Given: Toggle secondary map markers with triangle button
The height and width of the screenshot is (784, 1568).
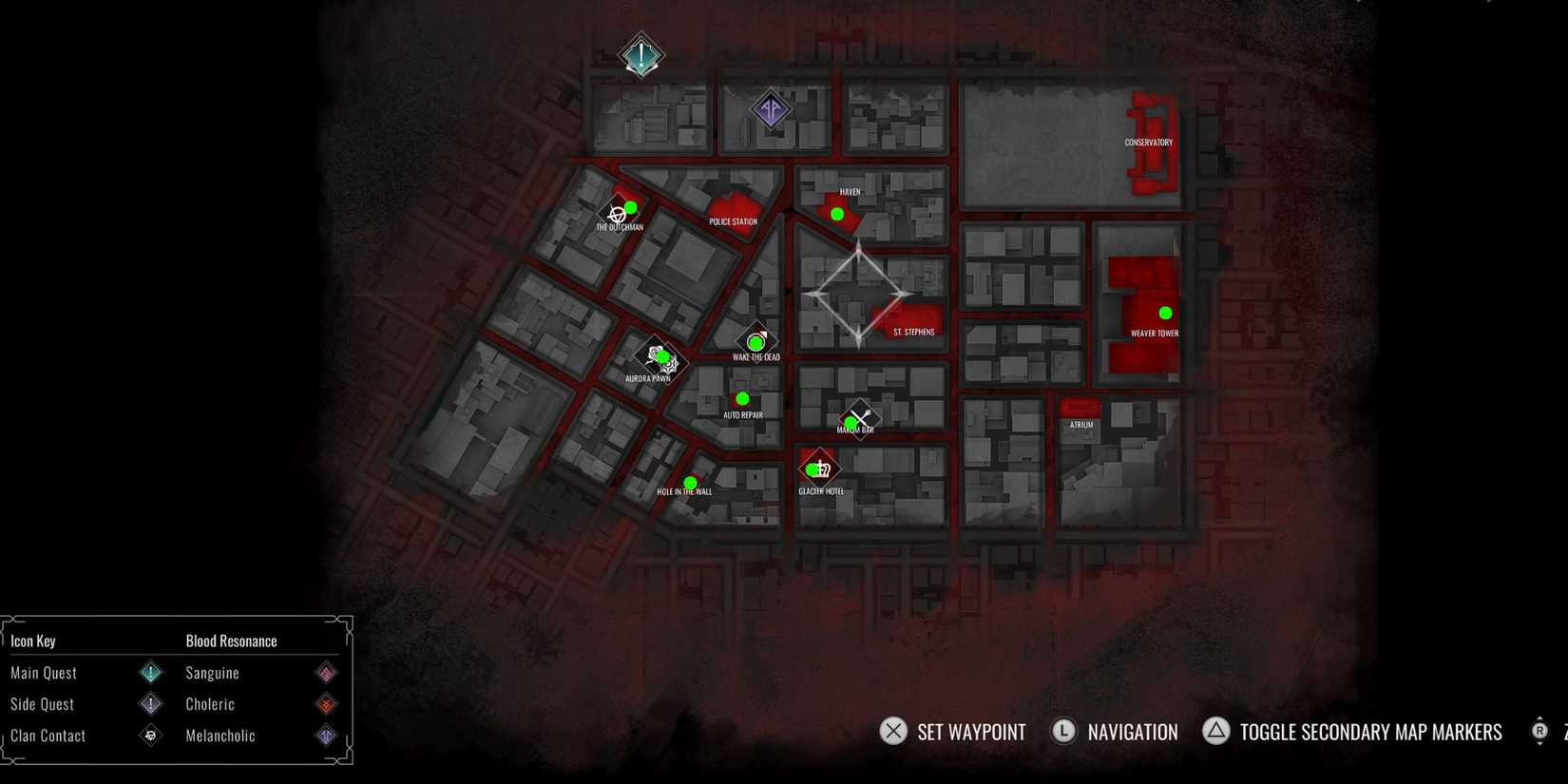Looking at the screenshot, I should click(x=1214, y=732).
